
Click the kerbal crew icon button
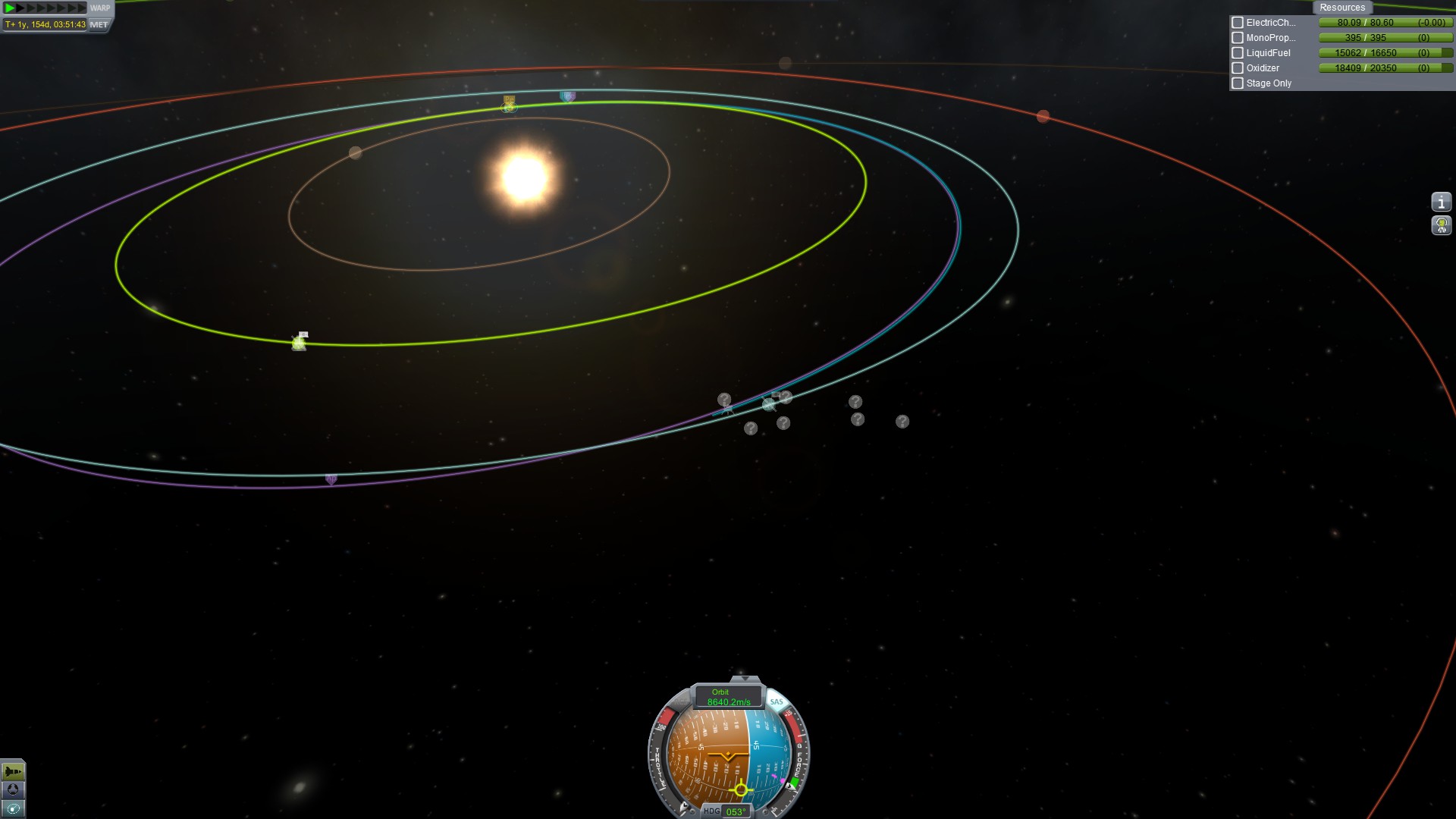[x=1441, y=225]
